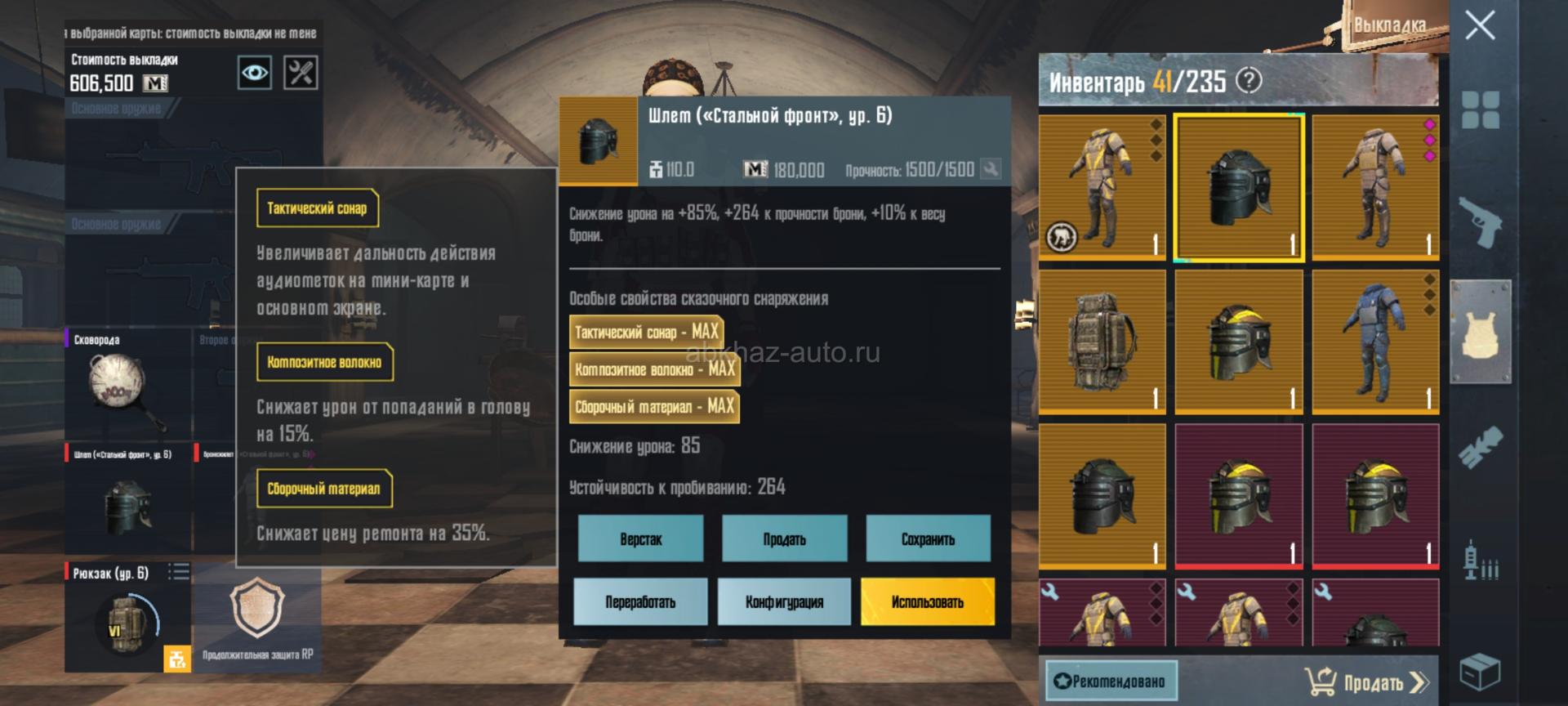Viewport: 1568px width, 706px height.
Task: Switch to the pistol weapons tab
Action: [x=1480, y=221]
